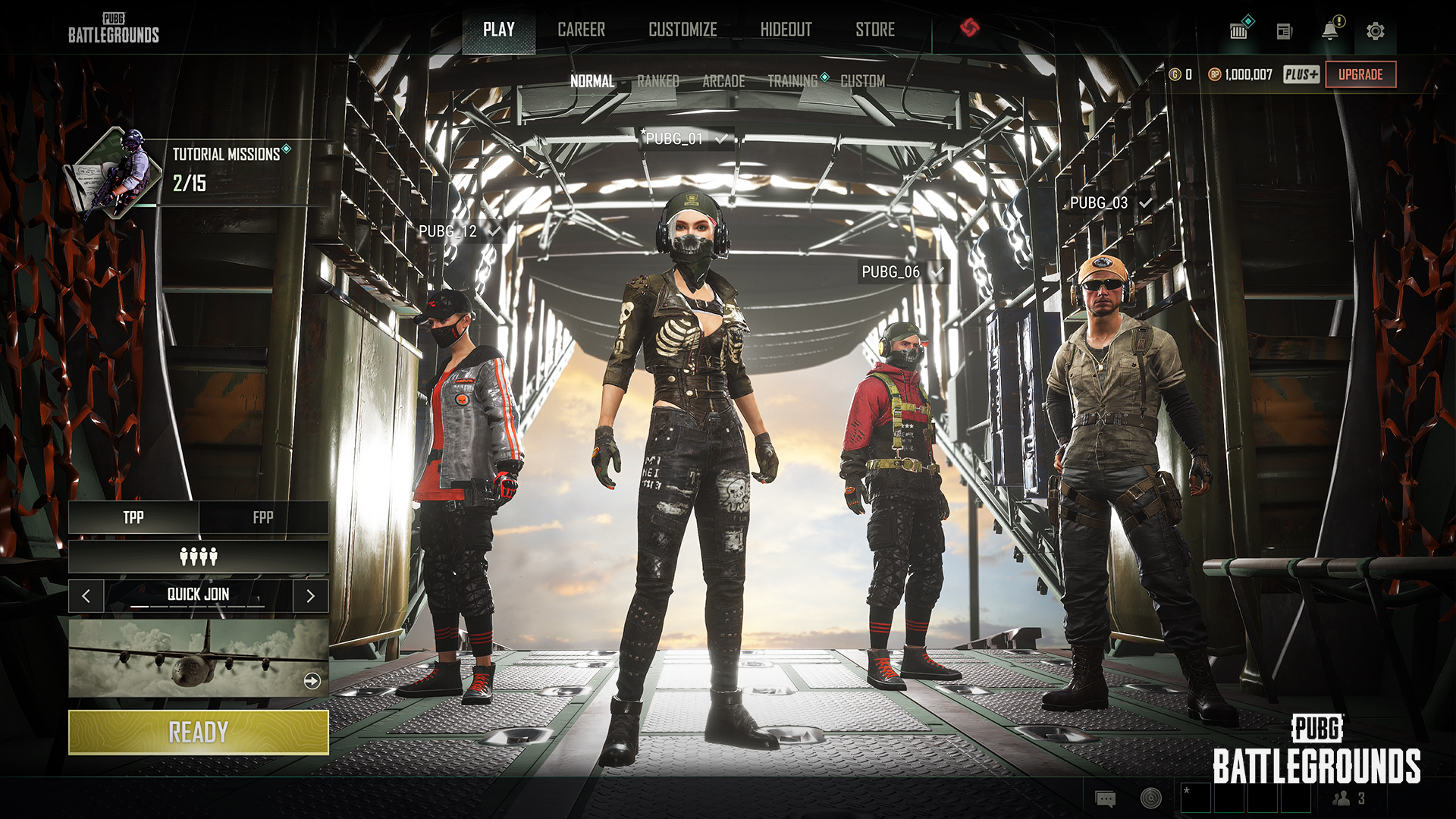Open the squad size selector
The image size is (1456, 819).
click(x=199, y=557)
